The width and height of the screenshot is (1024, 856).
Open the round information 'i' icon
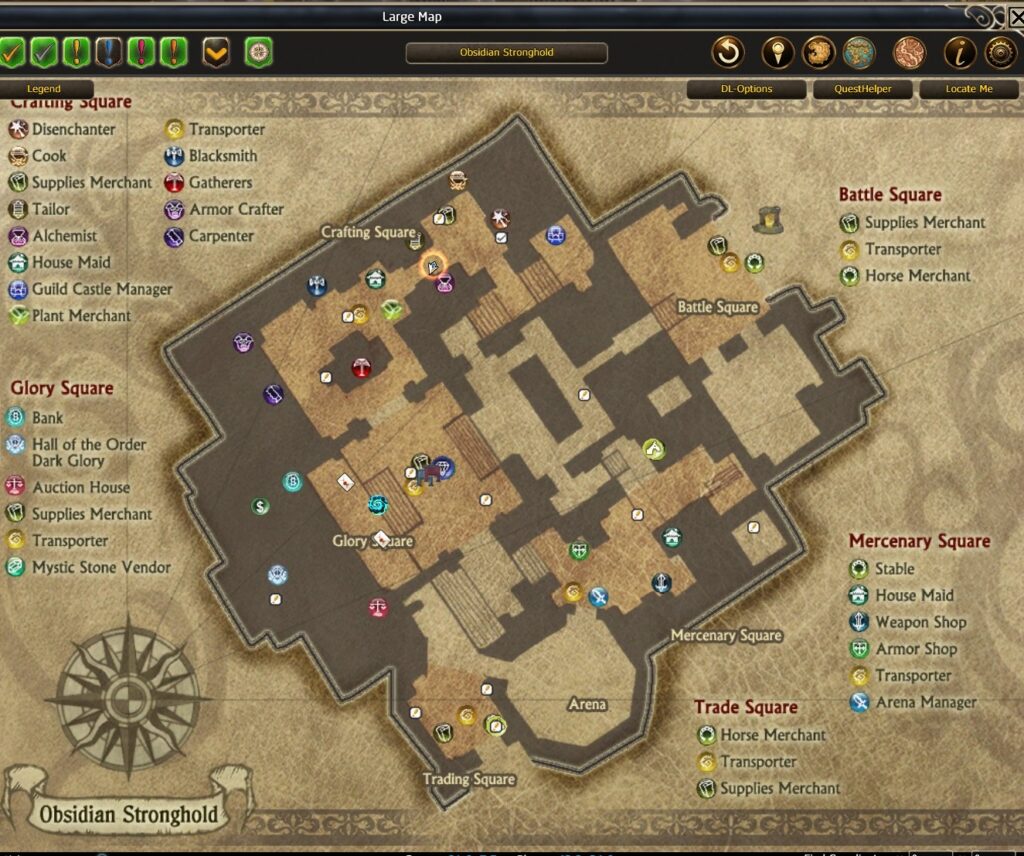[959, 52]
